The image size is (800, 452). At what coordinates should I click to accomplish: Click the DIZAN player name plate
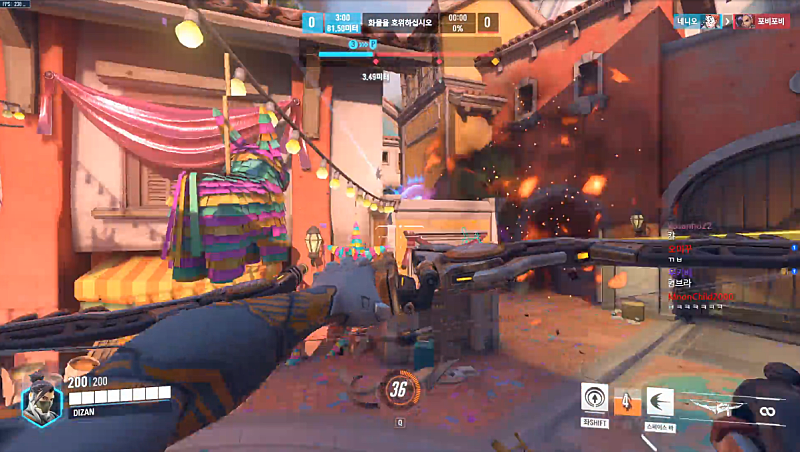tap(85, 412)
